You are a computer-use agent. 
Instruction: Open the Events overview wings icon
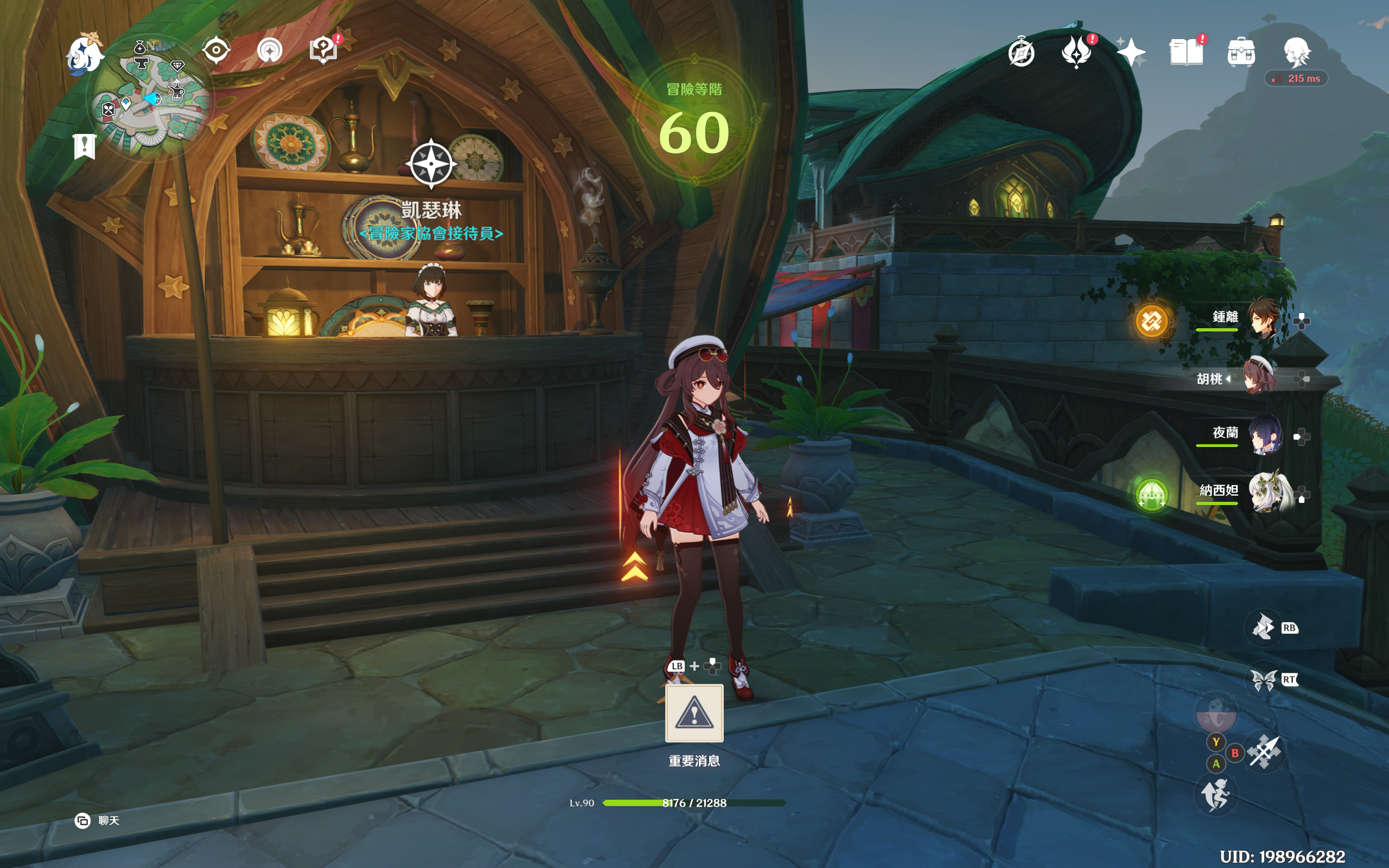tap(1078, 52)
